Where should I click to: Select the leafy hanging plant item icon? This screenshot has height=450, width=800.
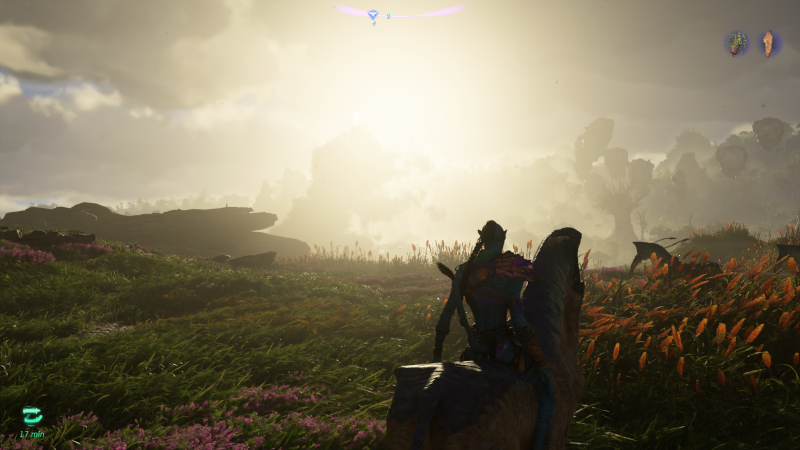click(737, 43)
